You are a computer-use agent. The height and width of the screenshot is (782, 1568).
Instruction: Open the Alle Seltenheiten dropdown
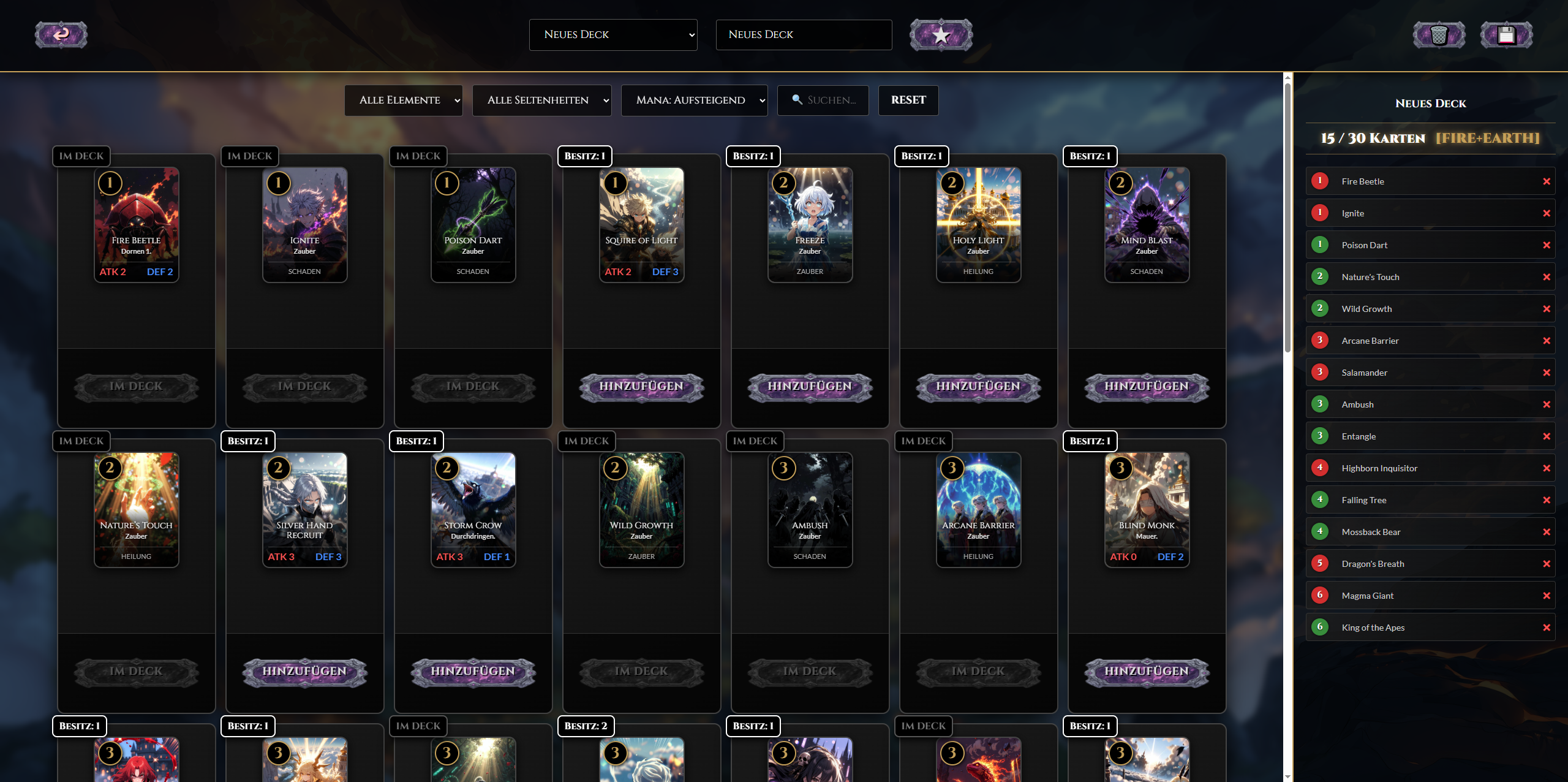pos(541,100)
